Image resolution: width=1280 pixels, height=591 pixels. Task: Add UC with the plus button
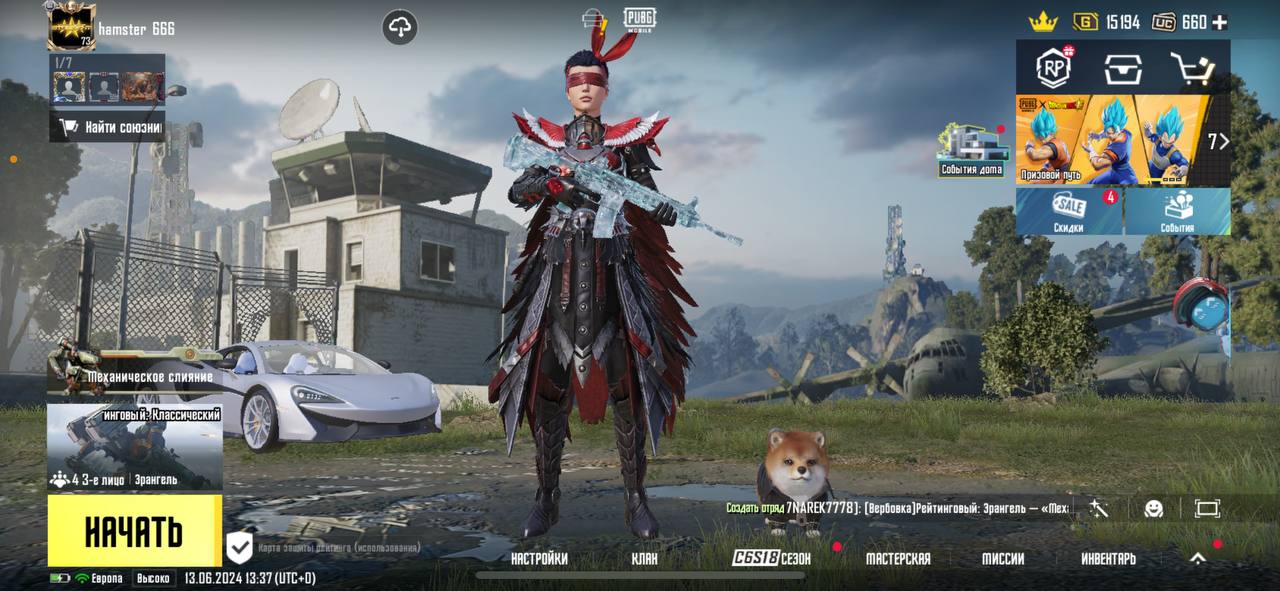[x=1219, y=22]
